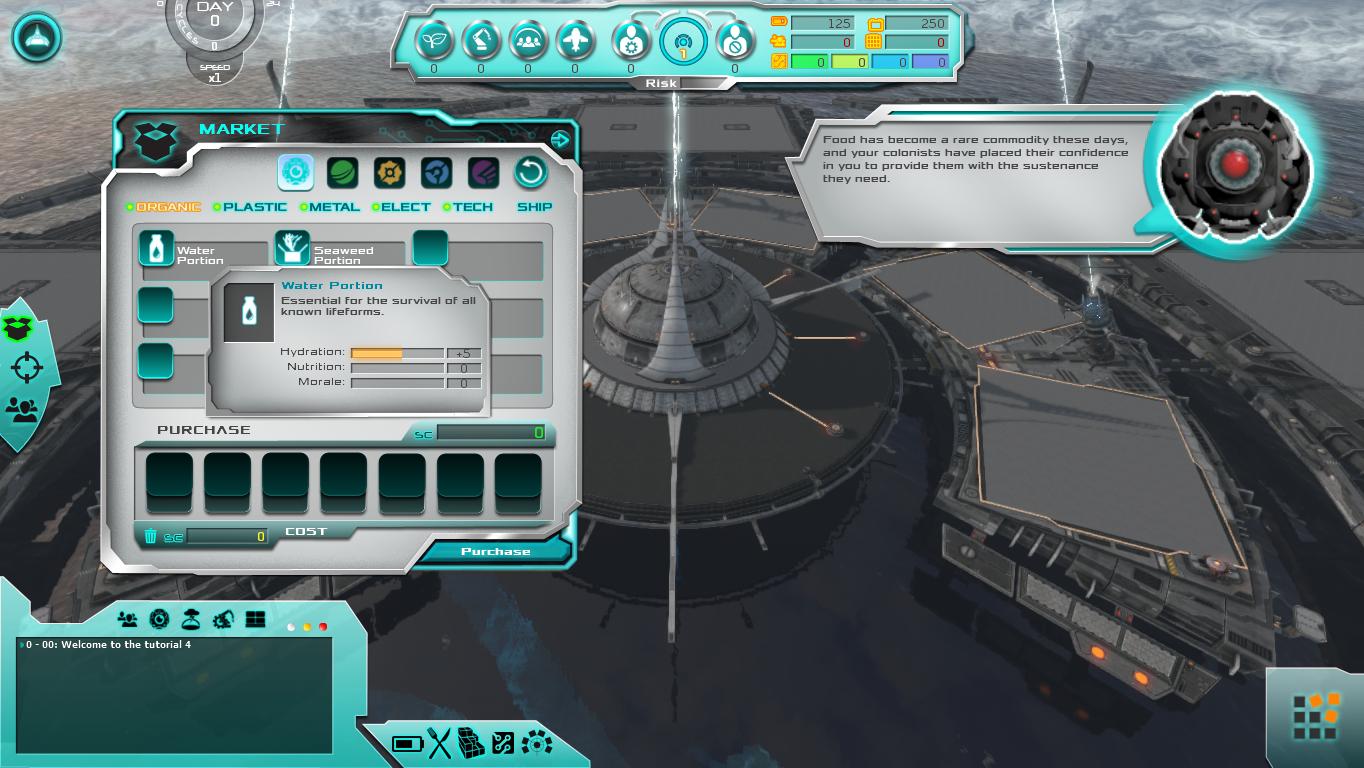Screen dimensions: 1364x768
Task: Choose the Seaweed Portion item
Action: pyautogui.click(x=292, y=248)
